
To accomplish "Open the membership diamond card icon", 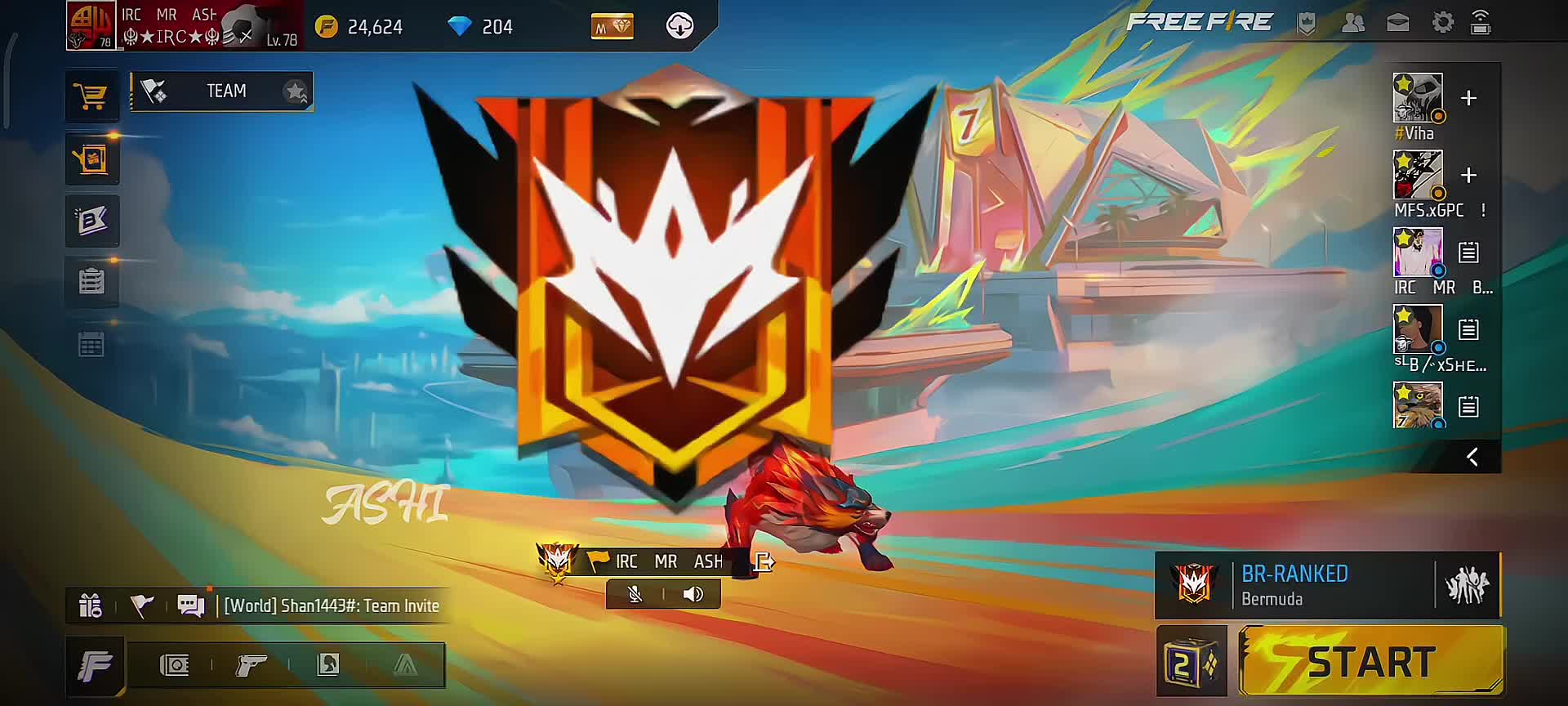I will [612, 27].
